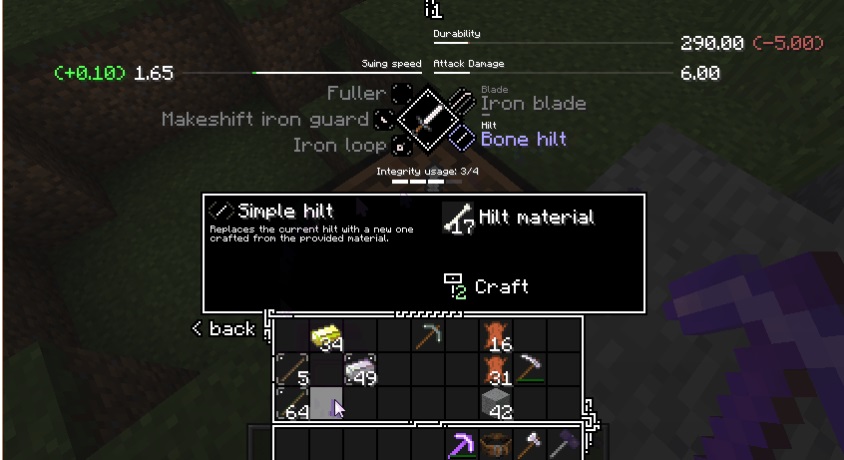Choose the Iron loop module
This screenshot has height=460, width=844.
pos(401,146)
